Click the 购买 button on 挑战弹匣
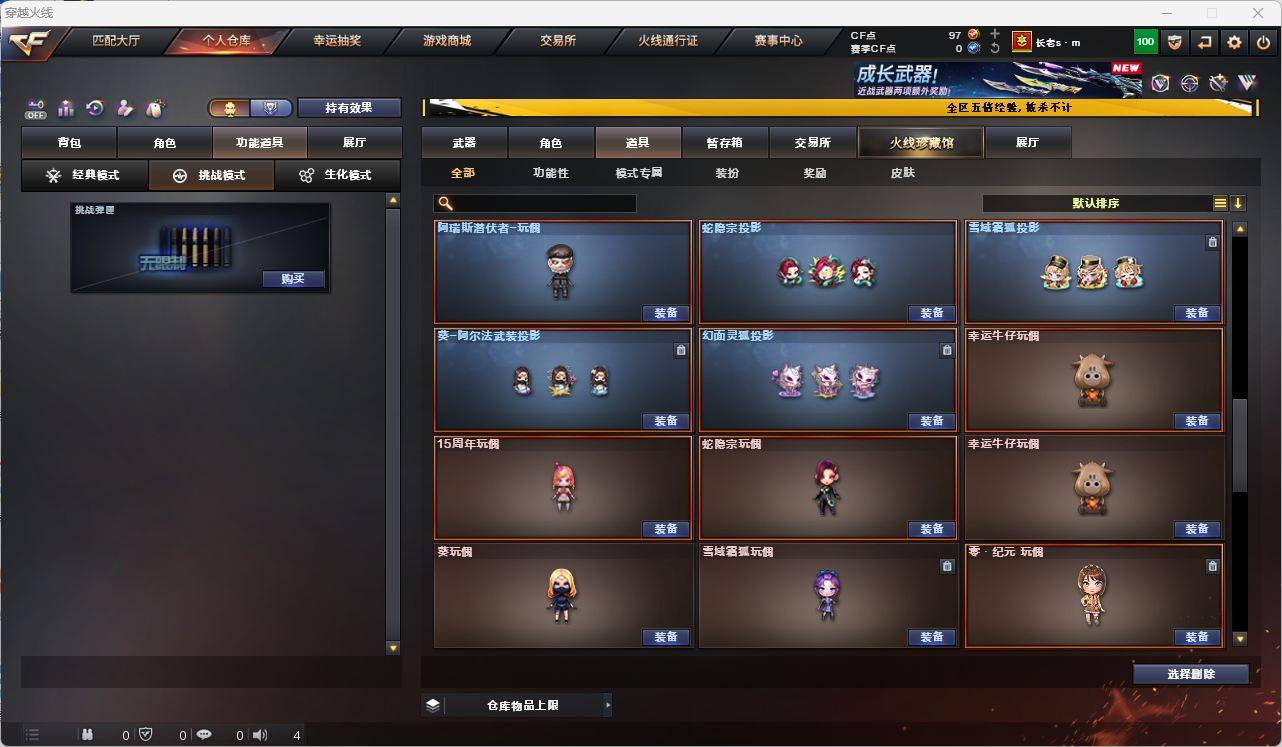The image size is (1282, 747). click(x=292, y=279)
